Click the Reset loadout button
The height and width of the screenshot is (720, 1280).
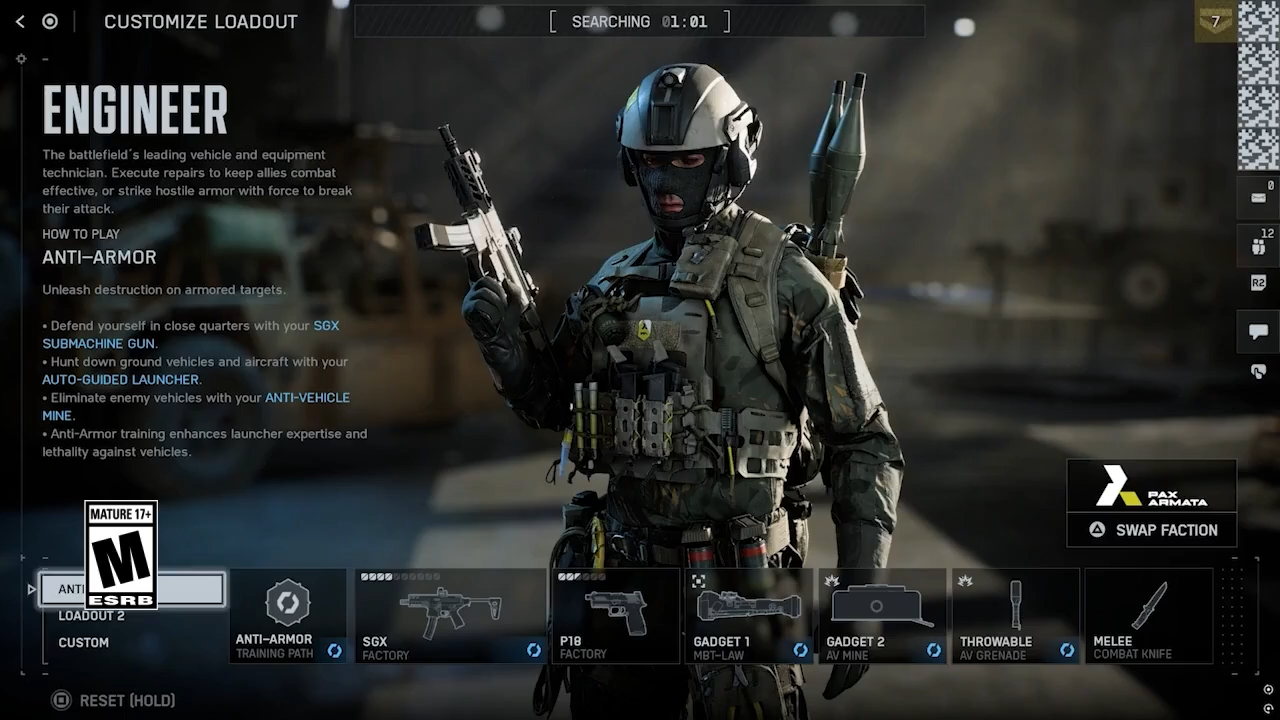tap(114, 701)
